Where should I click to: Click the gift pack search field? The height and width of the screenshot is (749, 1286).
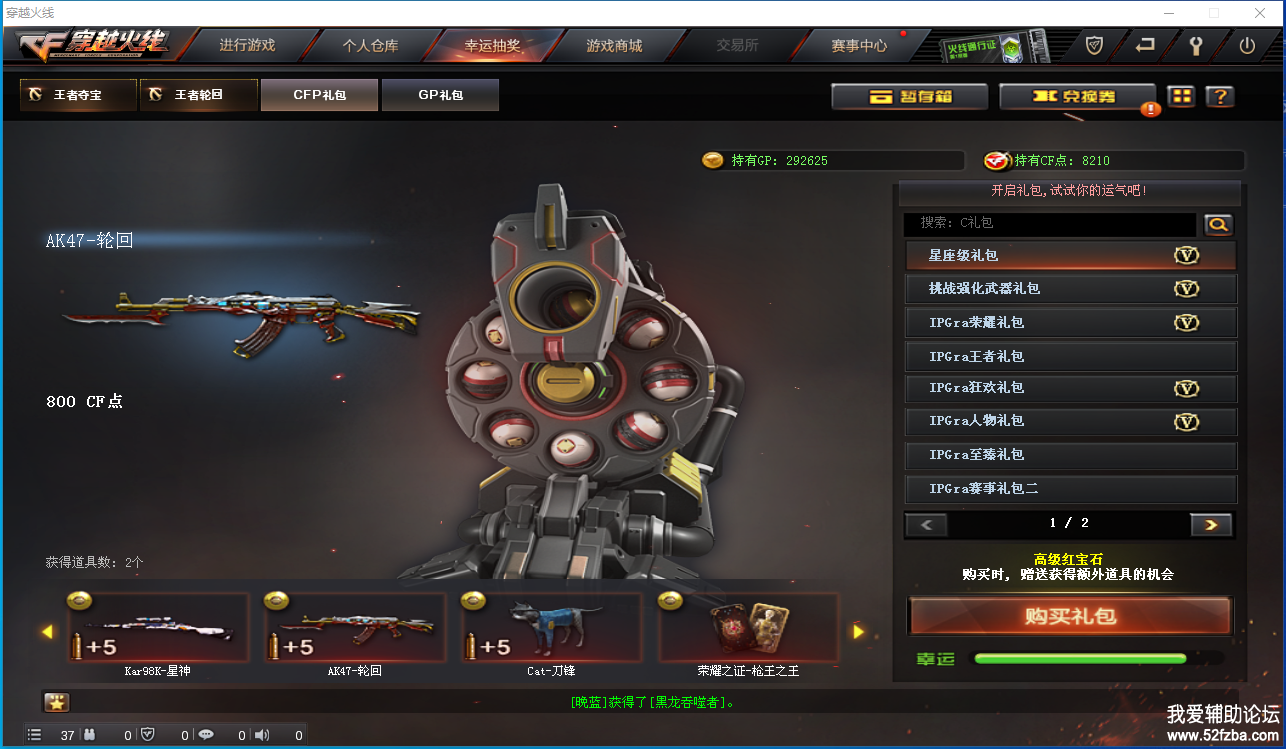coord(1049,224)
